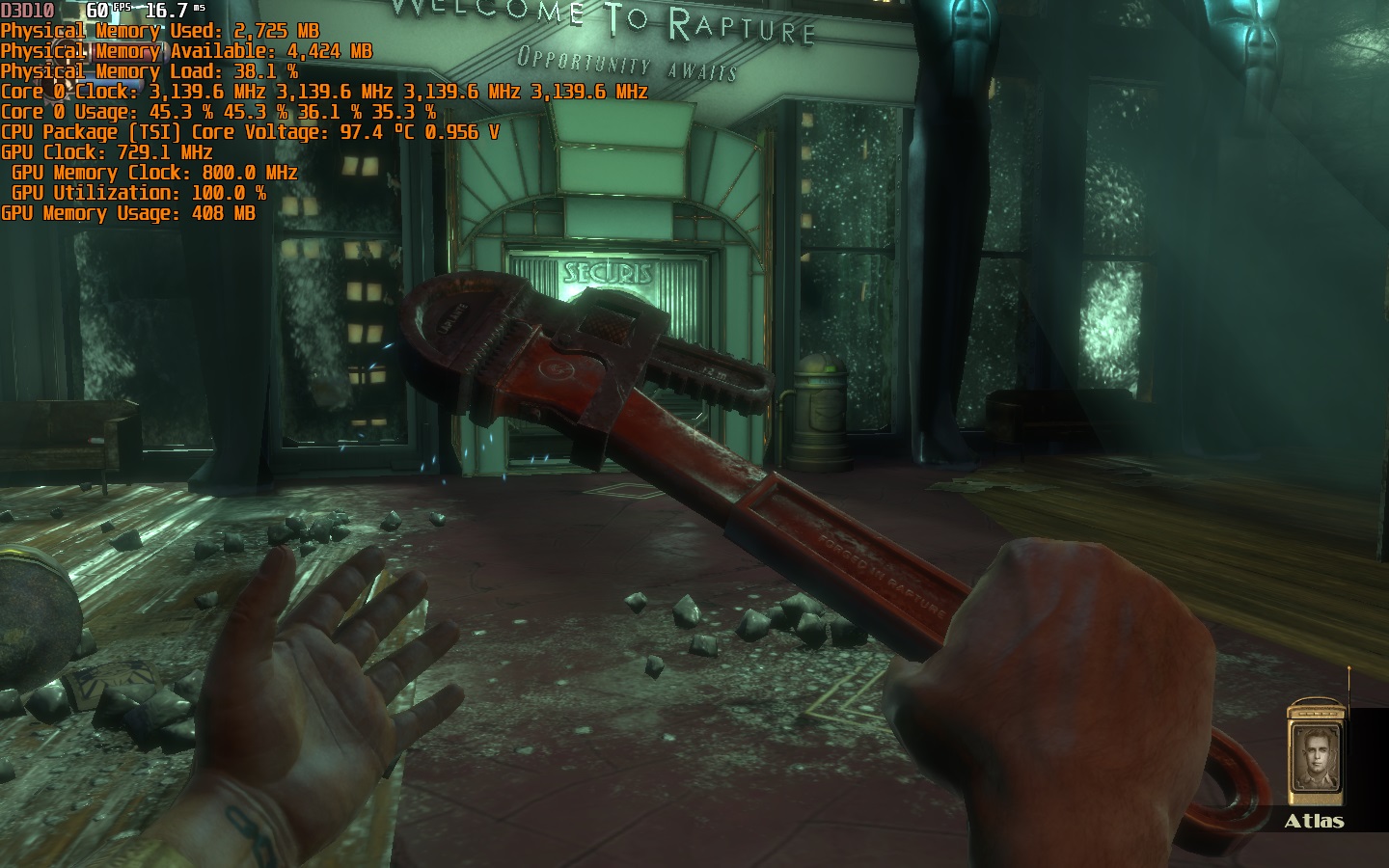Click the Atlas name label
1389x868 pixels.
1317,823
